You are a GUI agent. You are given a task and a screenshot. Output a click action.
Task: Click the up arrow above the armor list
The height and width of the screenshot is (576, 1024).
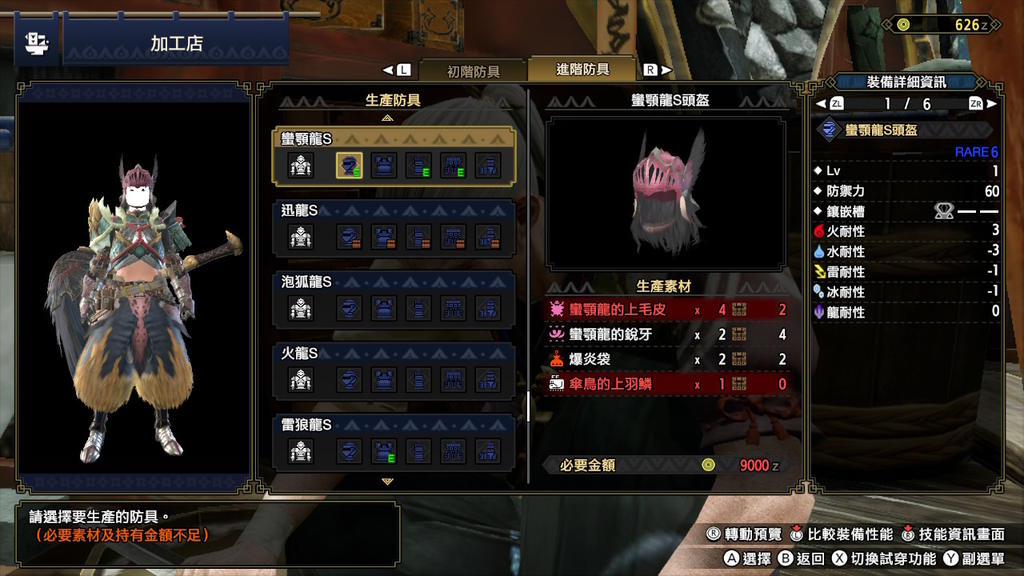388,118
